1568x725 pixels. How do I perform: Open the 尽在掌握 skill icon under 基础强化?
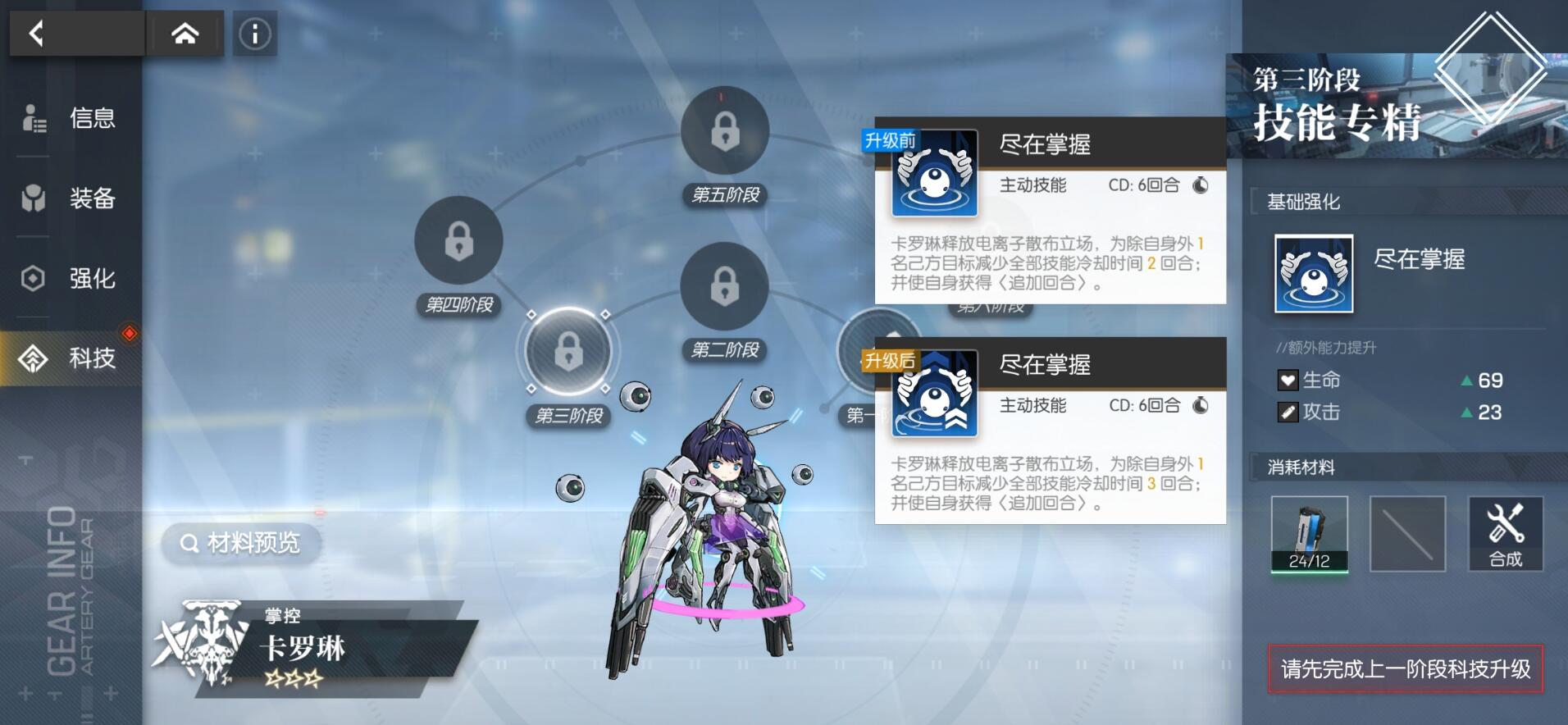click(1313, 273)
